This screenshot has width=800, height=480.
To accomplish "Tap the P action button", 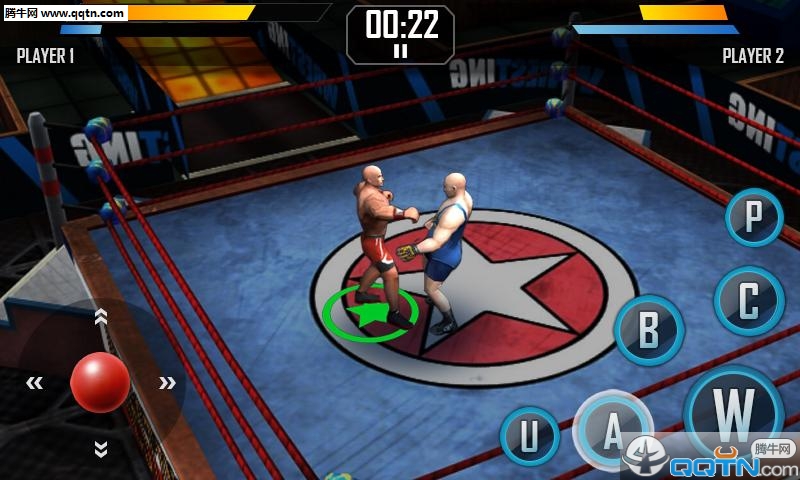I will pos(754,217).
